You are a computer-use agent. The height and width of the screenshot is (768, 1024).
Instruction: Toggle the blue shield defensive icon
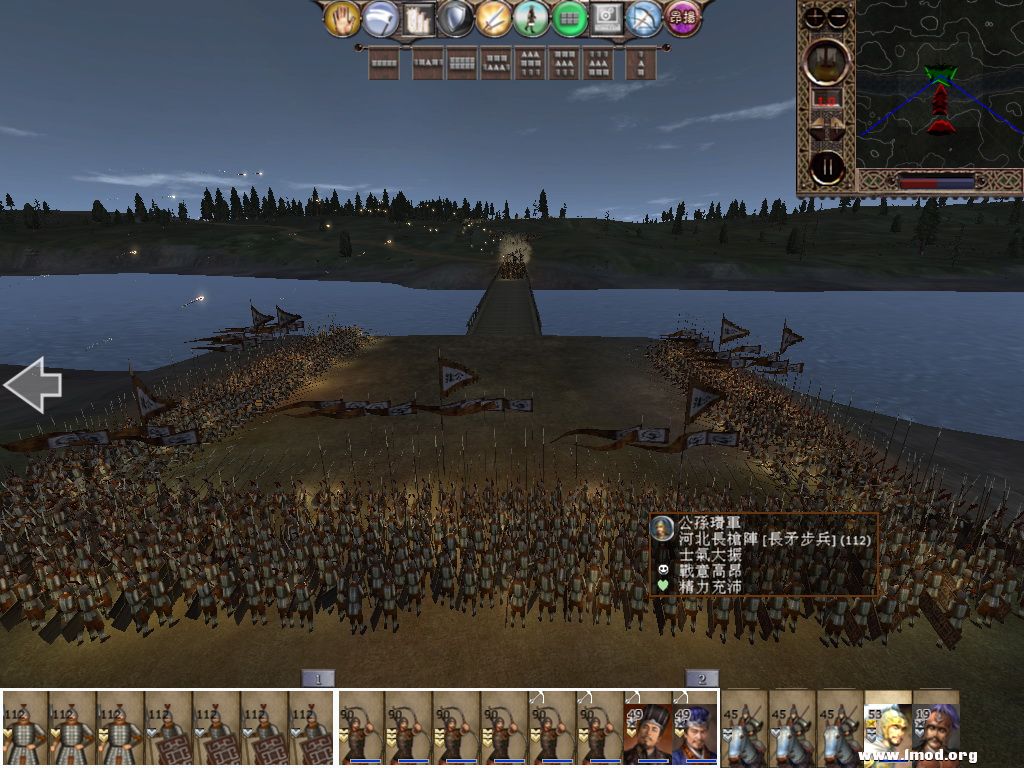[x=455, y=19]
